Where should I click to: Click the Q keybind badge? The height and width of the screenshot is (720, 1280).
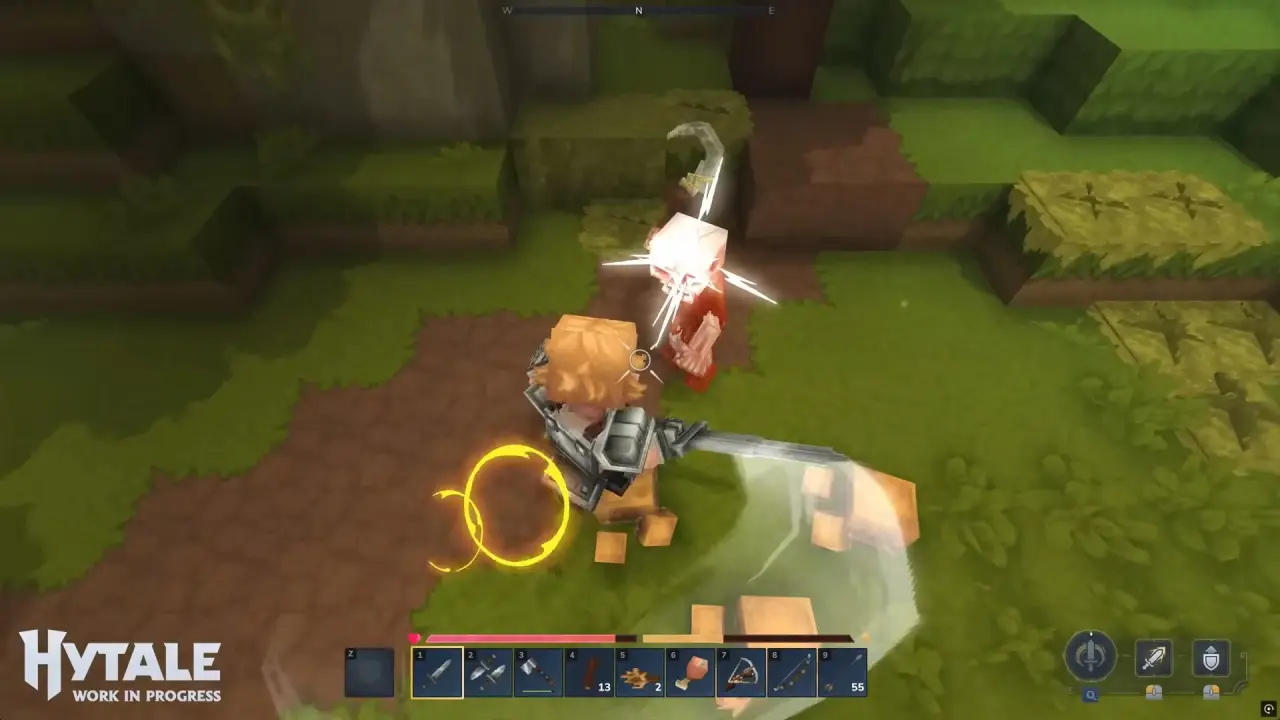pos(1091,694)
